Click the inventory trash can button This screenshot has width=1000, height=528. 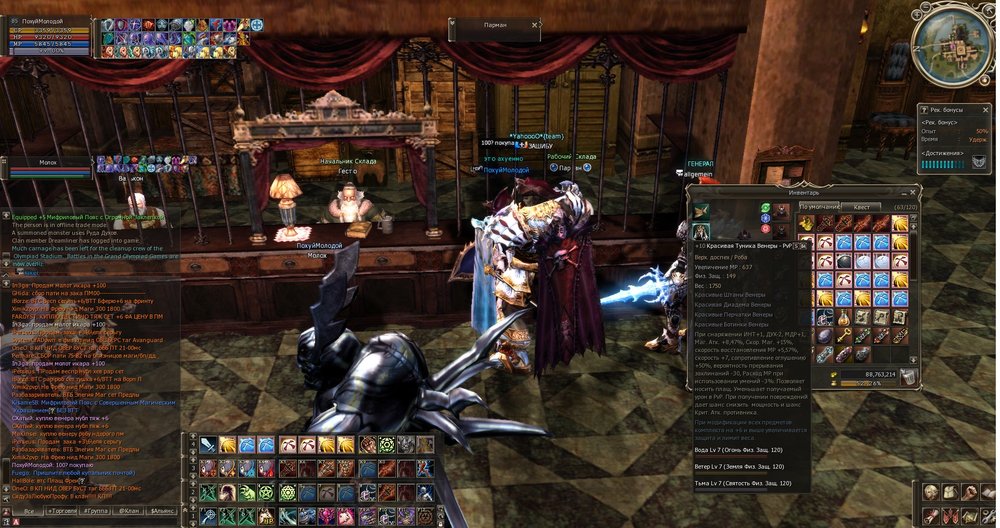[x=907, y=377]
